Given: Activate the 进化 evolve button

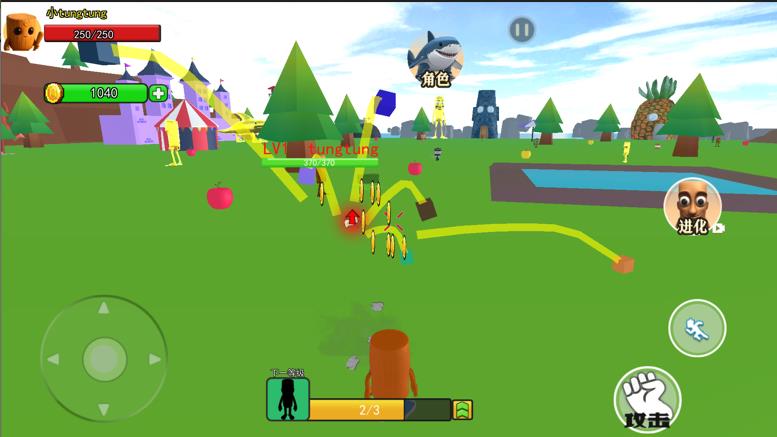Looking at the screenshot, I should coord(693,207).
